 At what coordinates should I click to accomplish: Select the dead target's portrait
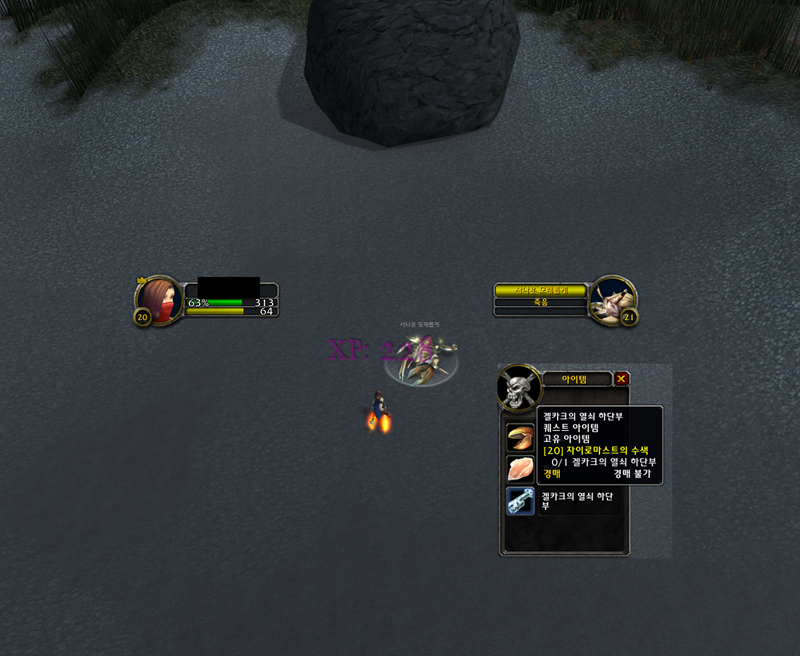tap(610, 299)
